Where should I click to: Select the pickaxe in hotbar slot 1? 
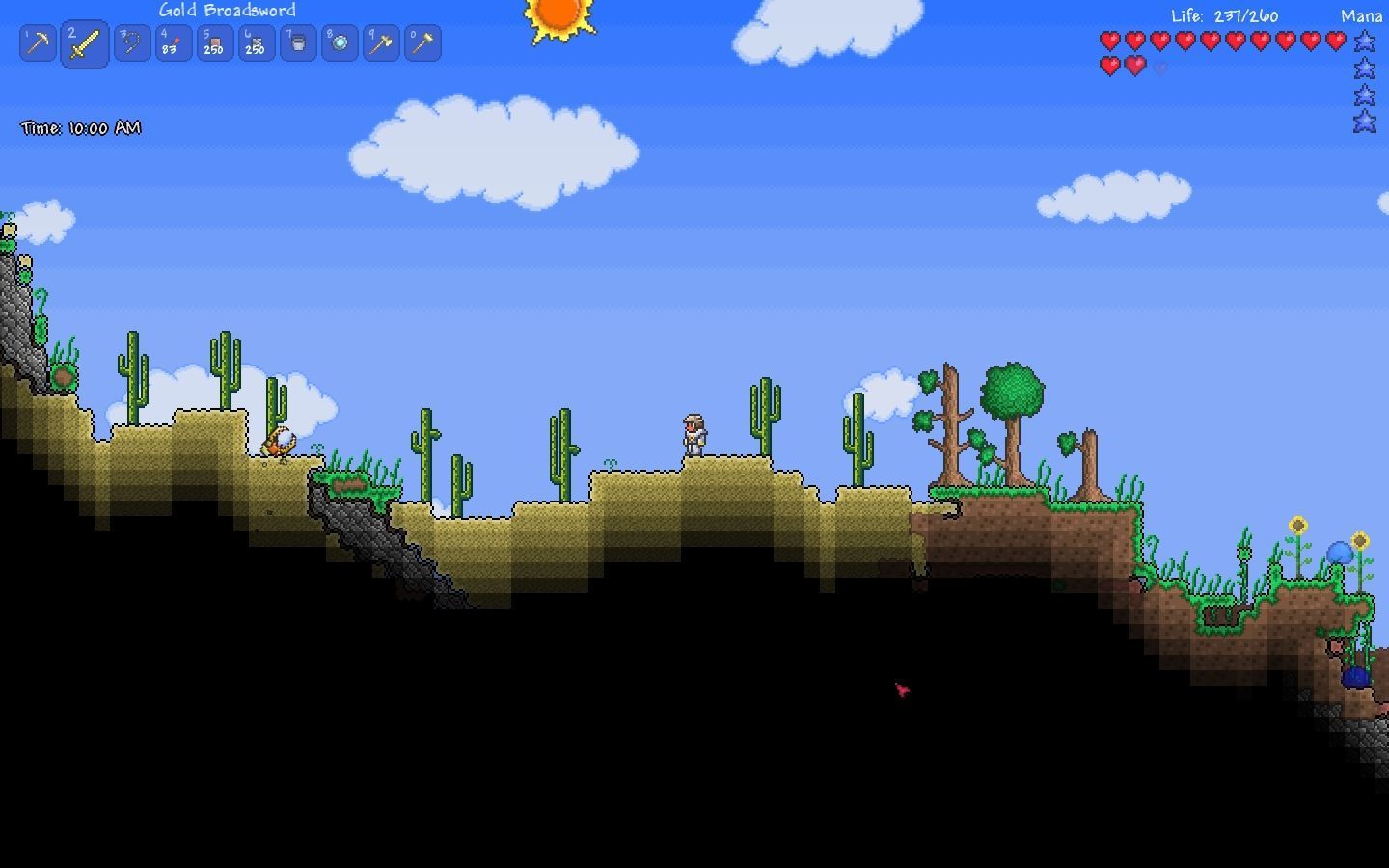click(37, 42)
